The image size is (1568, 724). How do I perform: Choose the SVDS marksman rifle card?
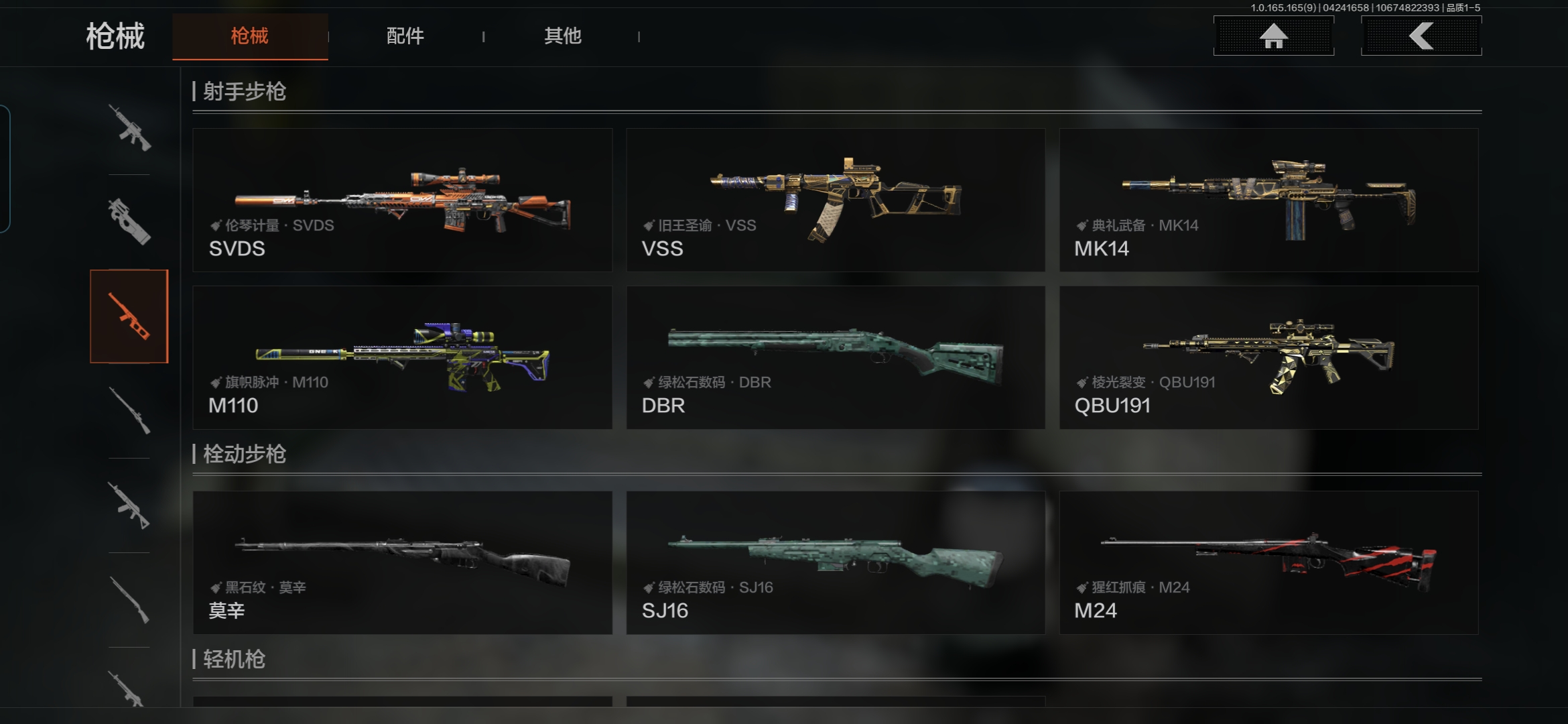(x=402, y=200)
